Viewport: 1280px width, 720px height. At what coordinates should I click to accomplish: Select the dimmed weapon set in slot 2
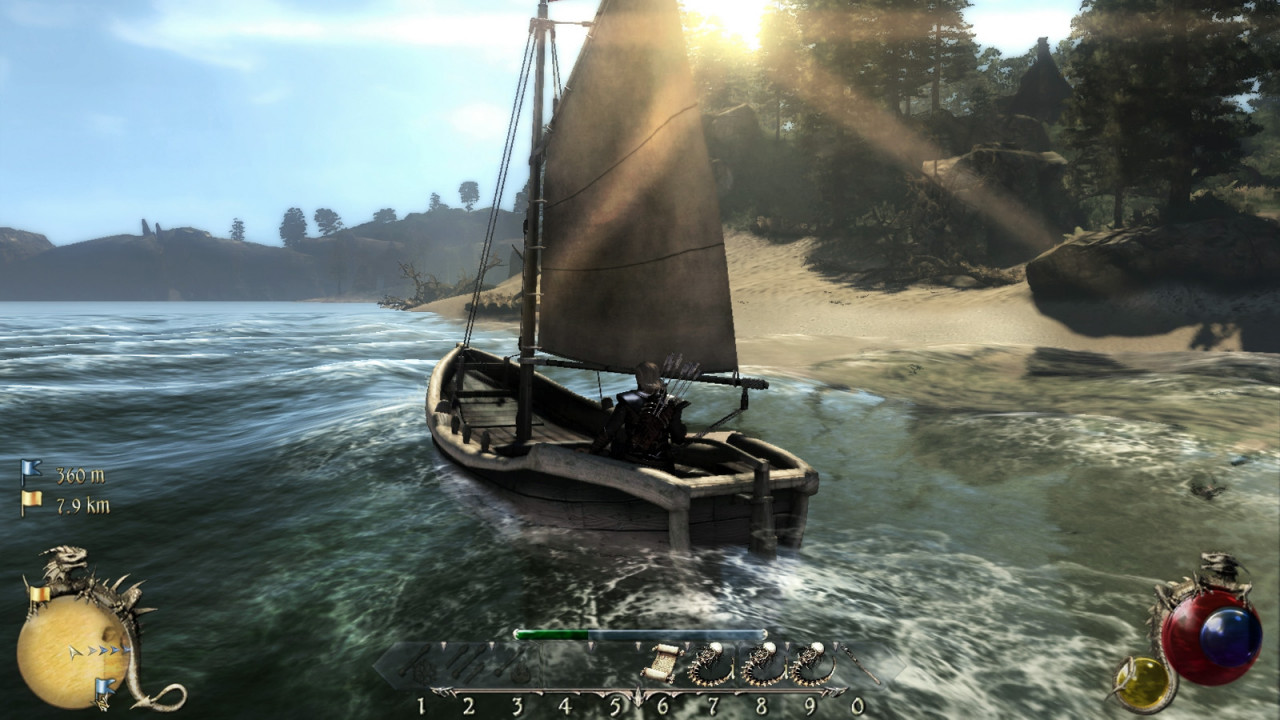(x=468, y=665)
